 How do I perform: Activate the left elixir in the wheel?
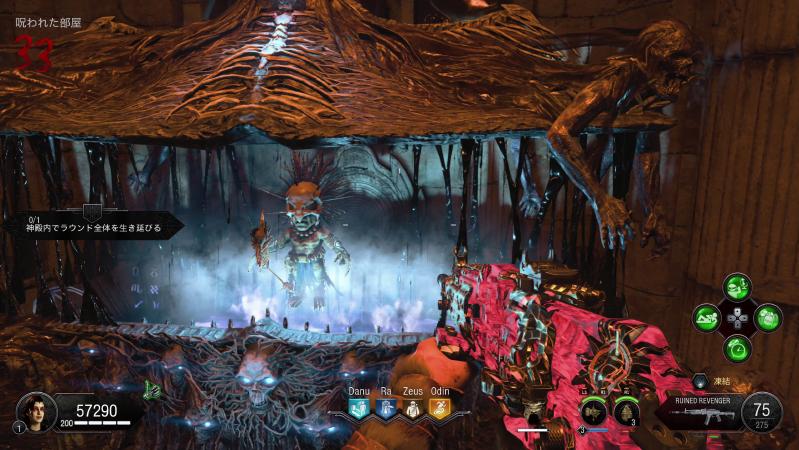pos(707,319)
